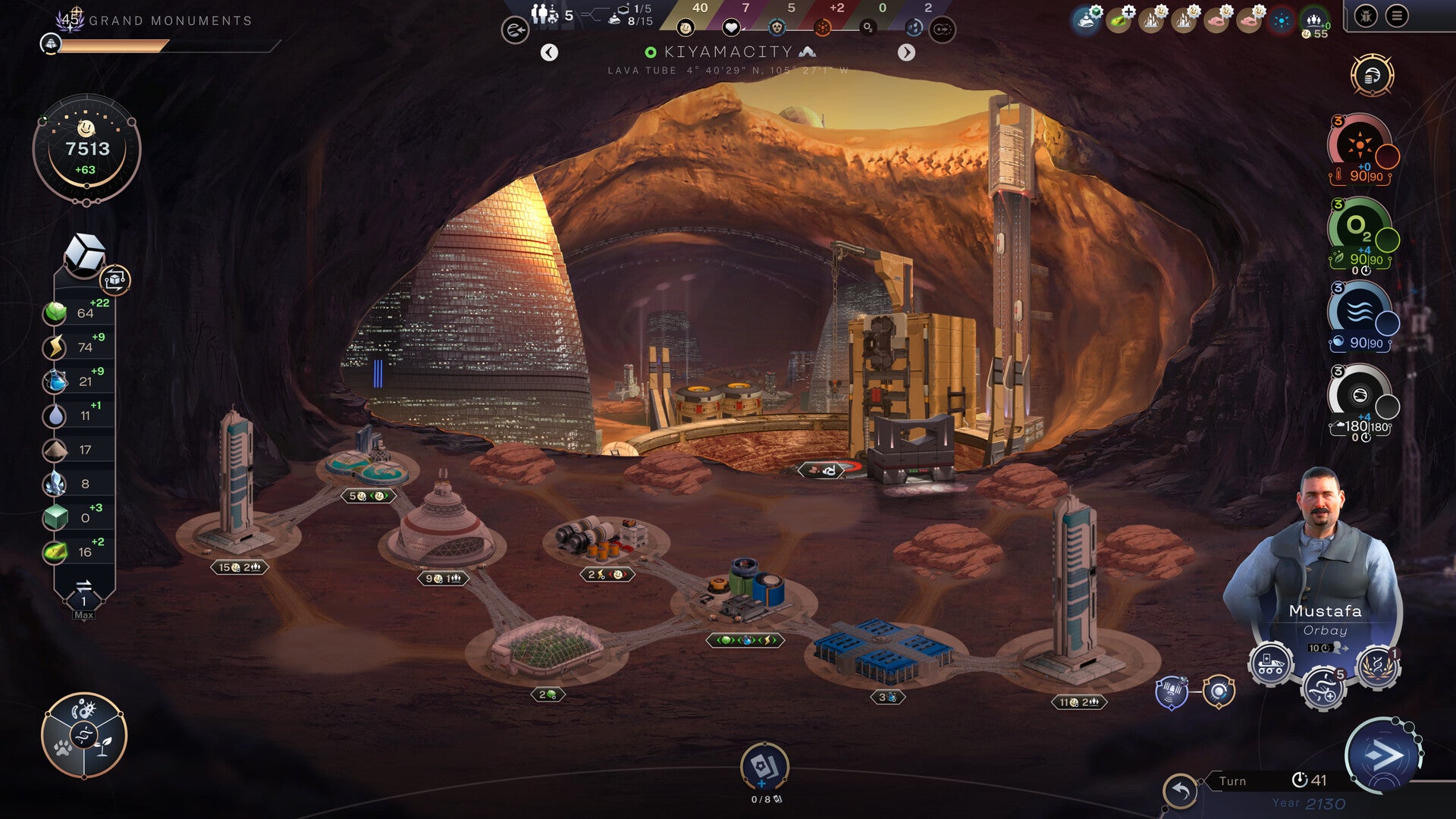Return to the planet view icon

[515, 30]
